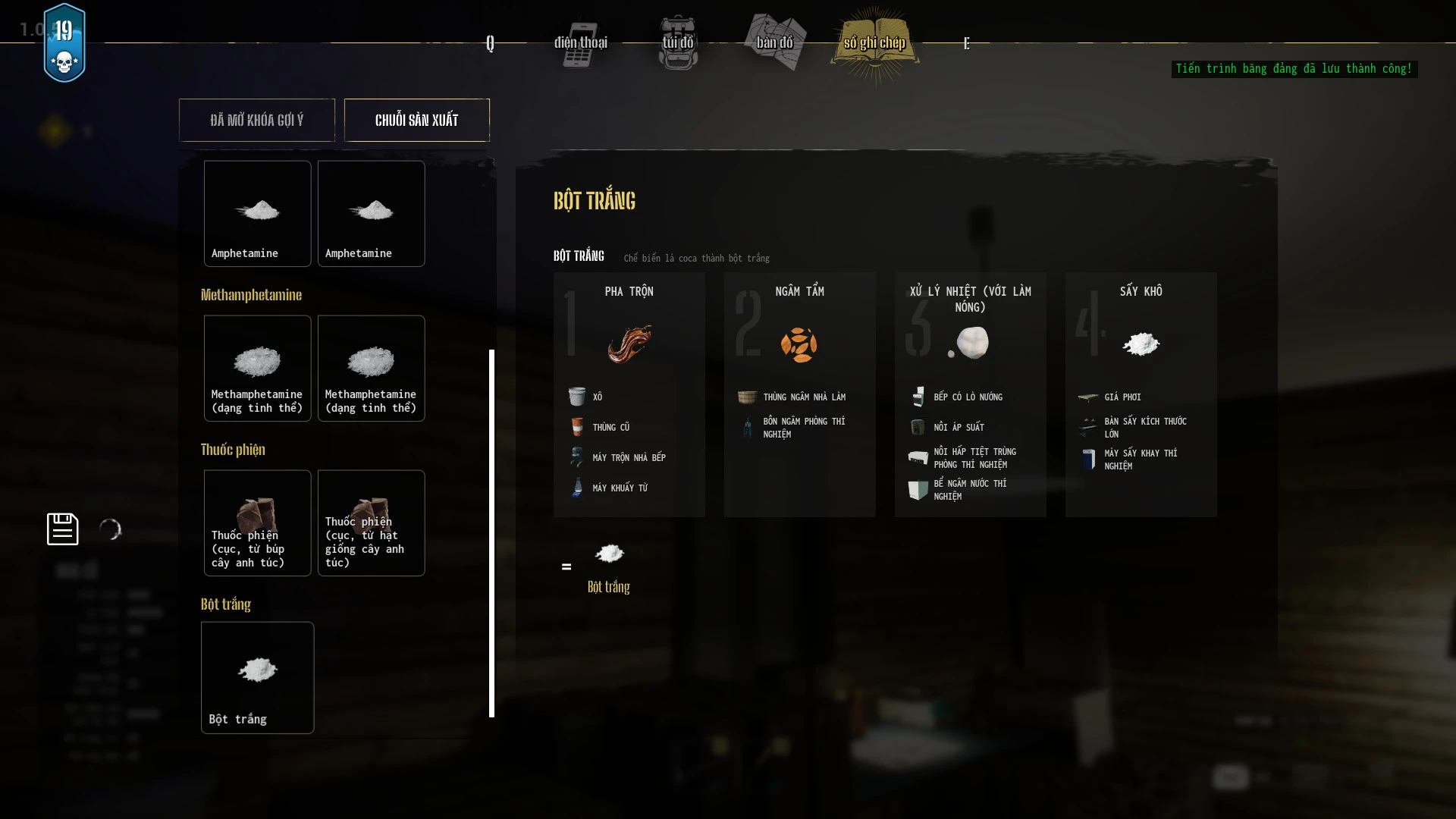
Task: Open the điện thoại phone tab
Action: 580,42
